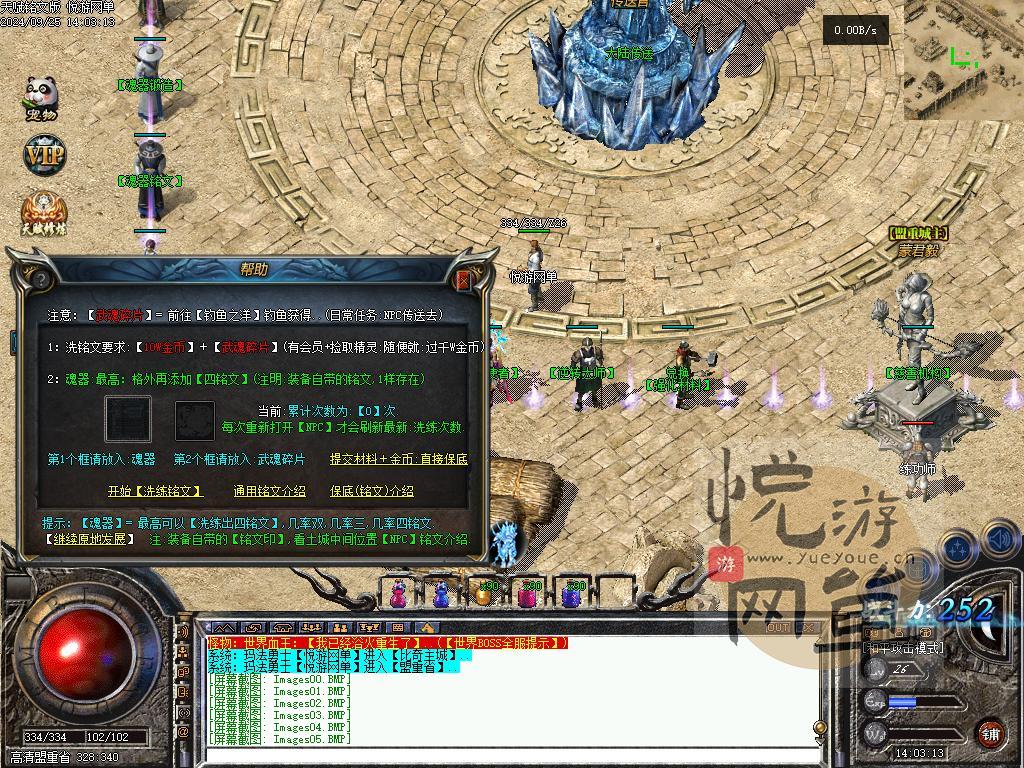Viewport: 1024px width, 768px height.
Task: Select 继续原地发展 option
Action: tap(90, 539)
